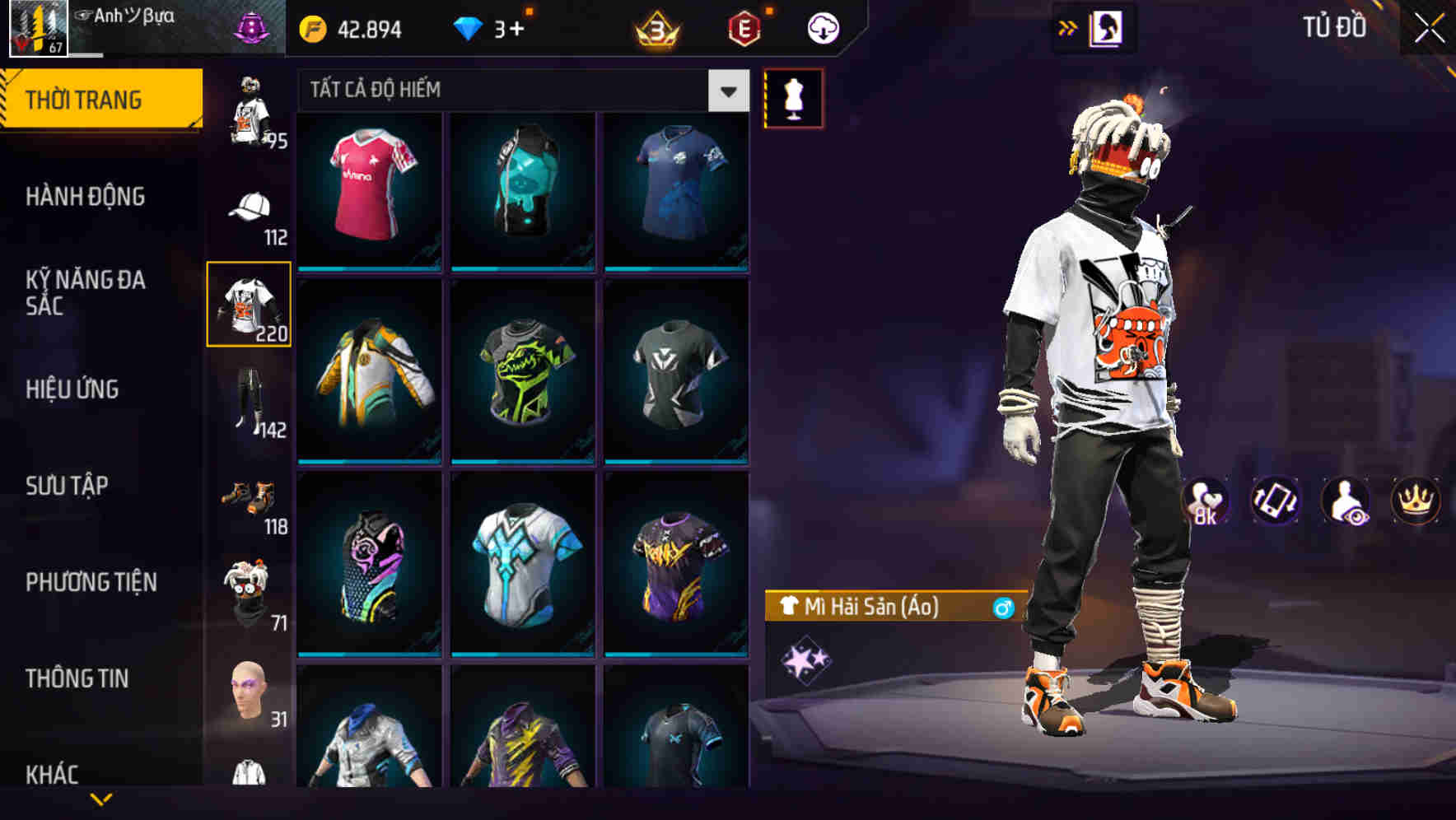The image size is (1456, 820).
Task: Select the mannequin outfit preview icon
Action: (793, 97)
